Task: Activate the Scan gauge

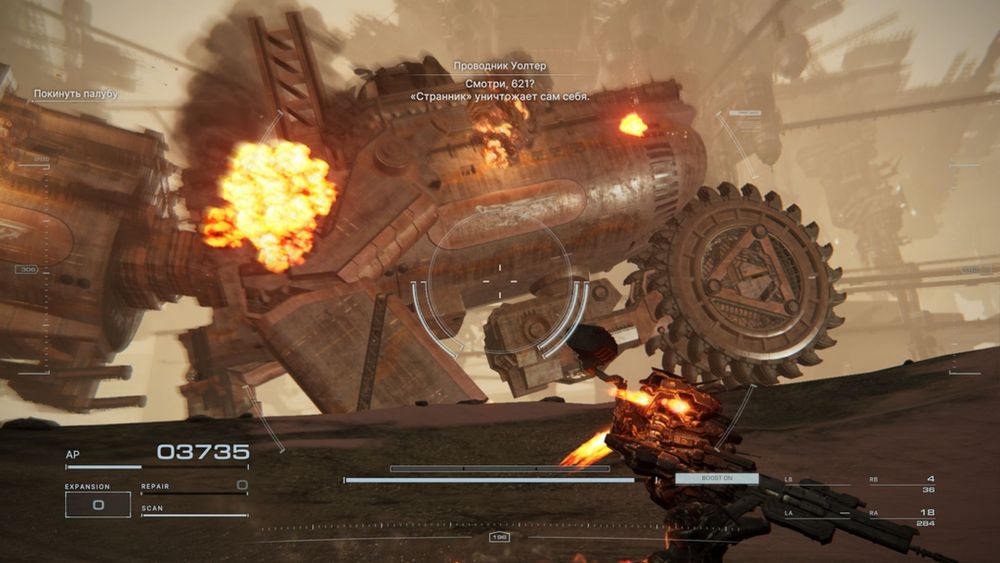Action: coord(194,512)
